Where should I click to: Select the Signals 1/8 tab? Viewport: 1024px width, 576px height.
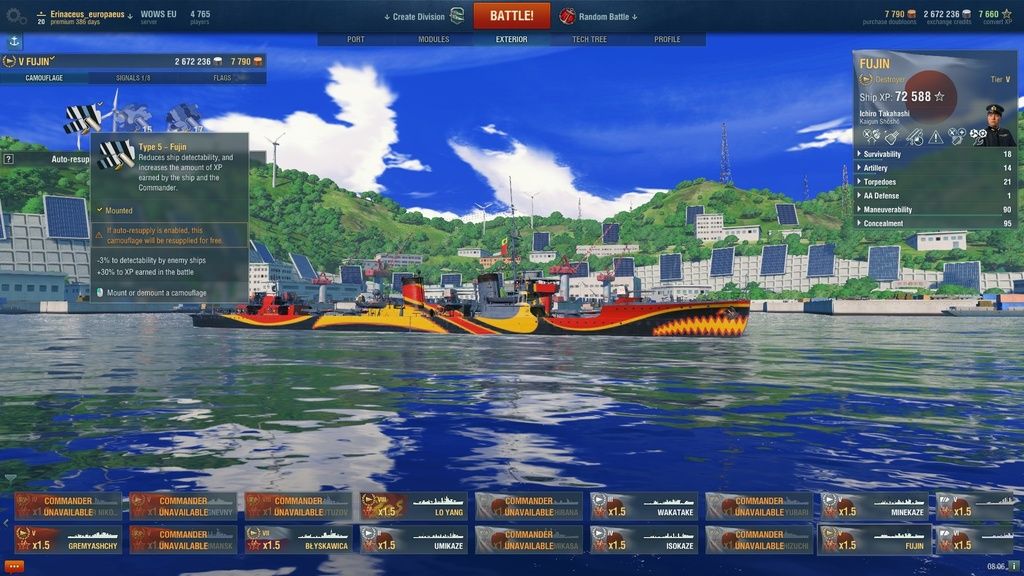click(x=133, y=77)
